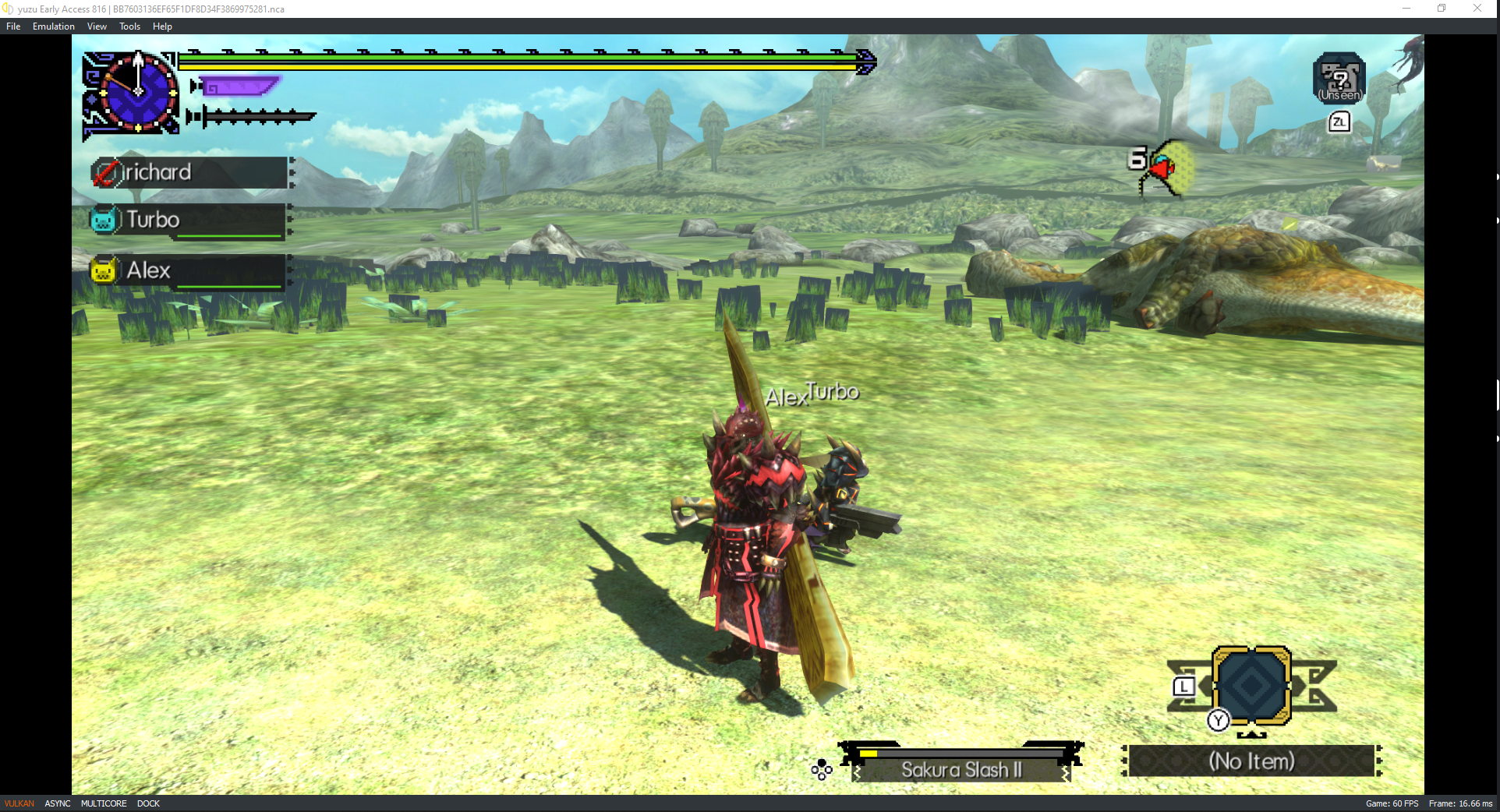Select Turbo's party member entry
1500x812 pixels.
point(190,221)
